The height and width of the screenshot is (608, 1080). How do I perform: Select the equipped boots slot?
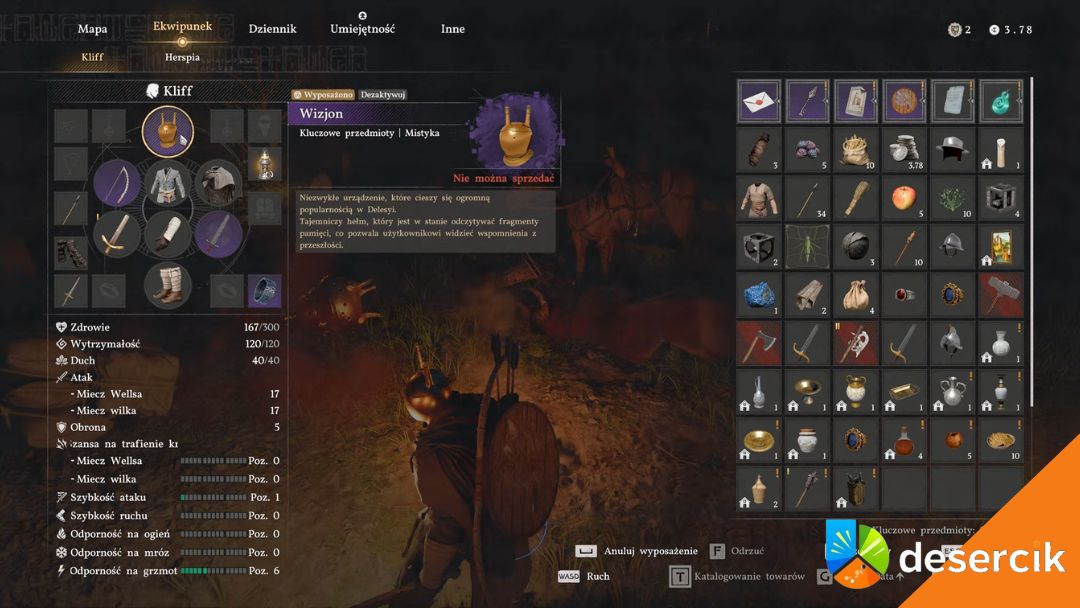[x=167, y=284]
